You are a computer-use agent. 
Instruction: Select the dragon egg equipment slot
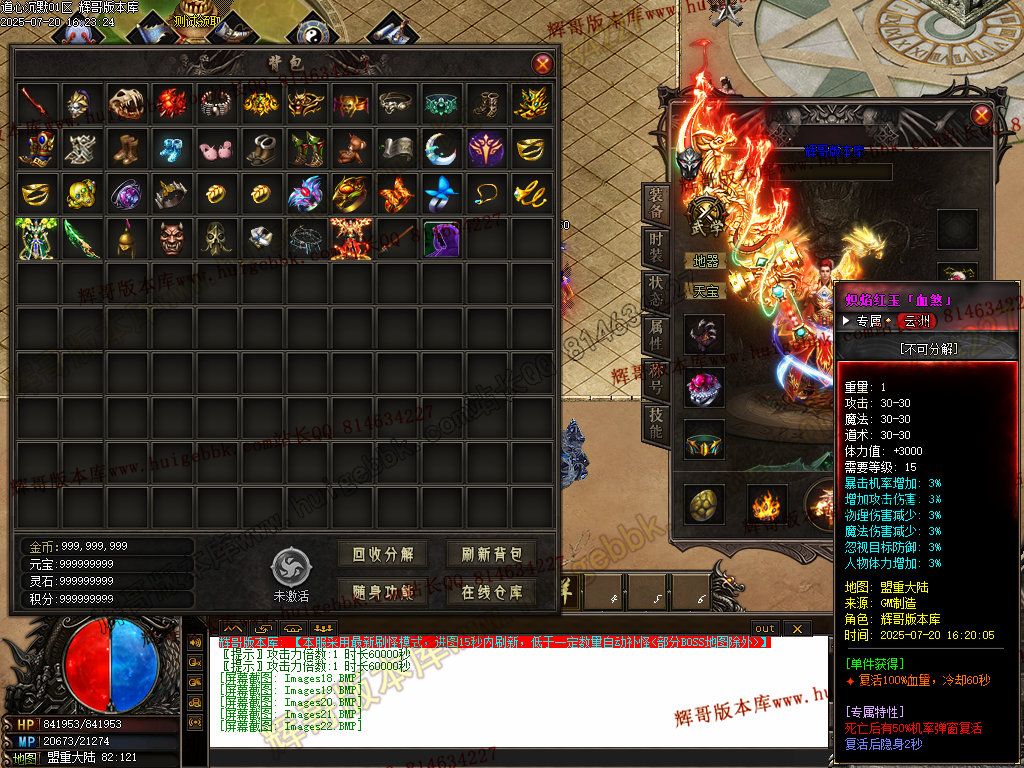tap(704, 504)
